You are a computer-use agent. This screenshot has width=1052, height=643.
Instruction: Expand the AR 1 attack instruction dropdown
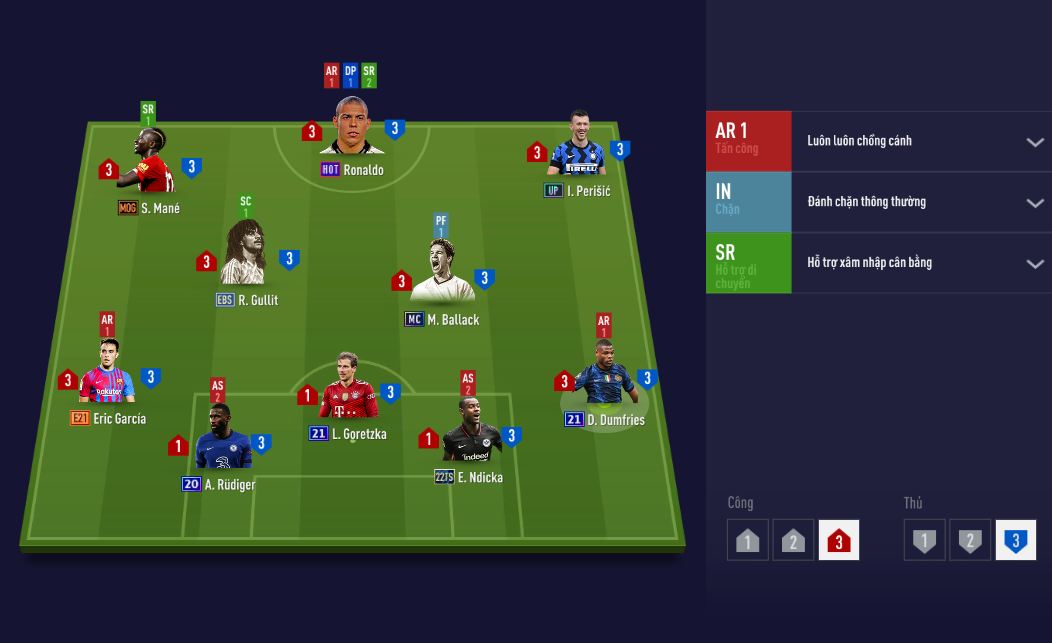[1035, 142]
